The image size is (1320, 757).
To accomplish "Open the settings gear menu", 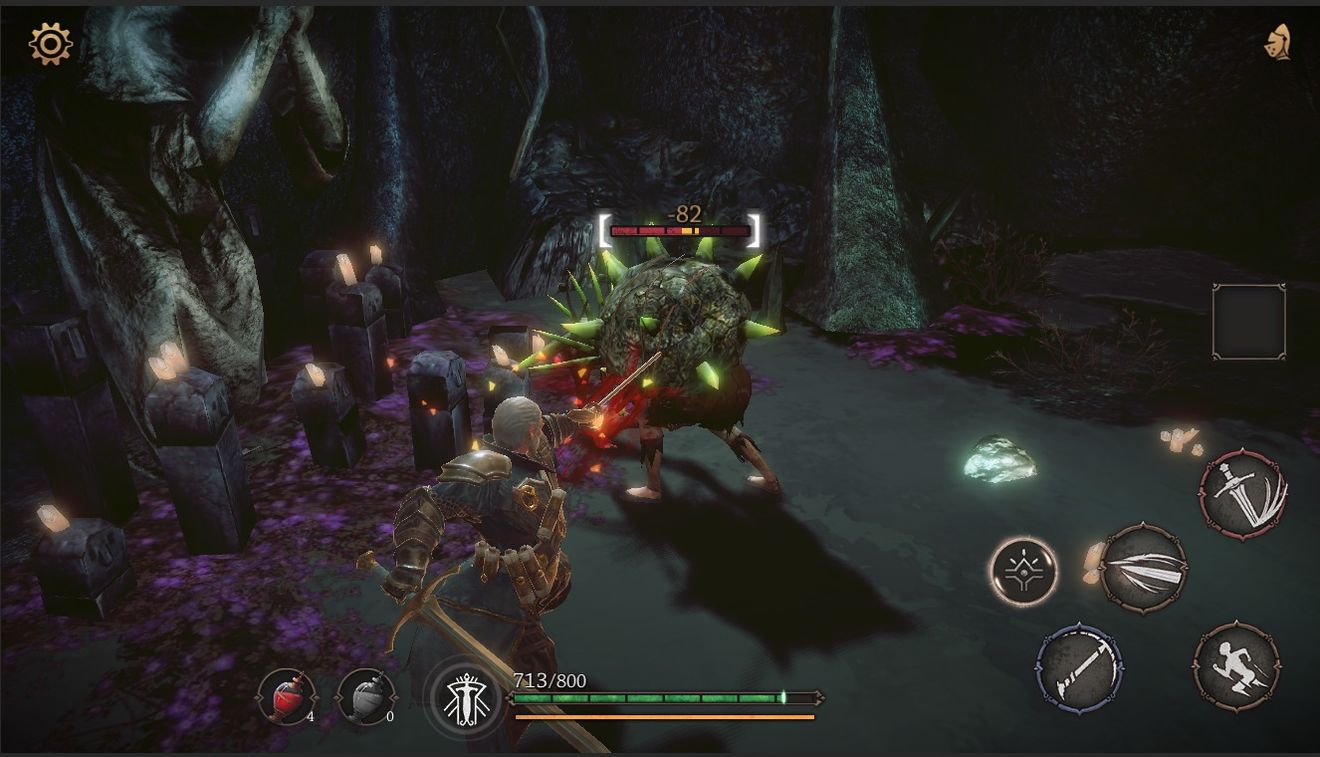I will tap(50, 44).
